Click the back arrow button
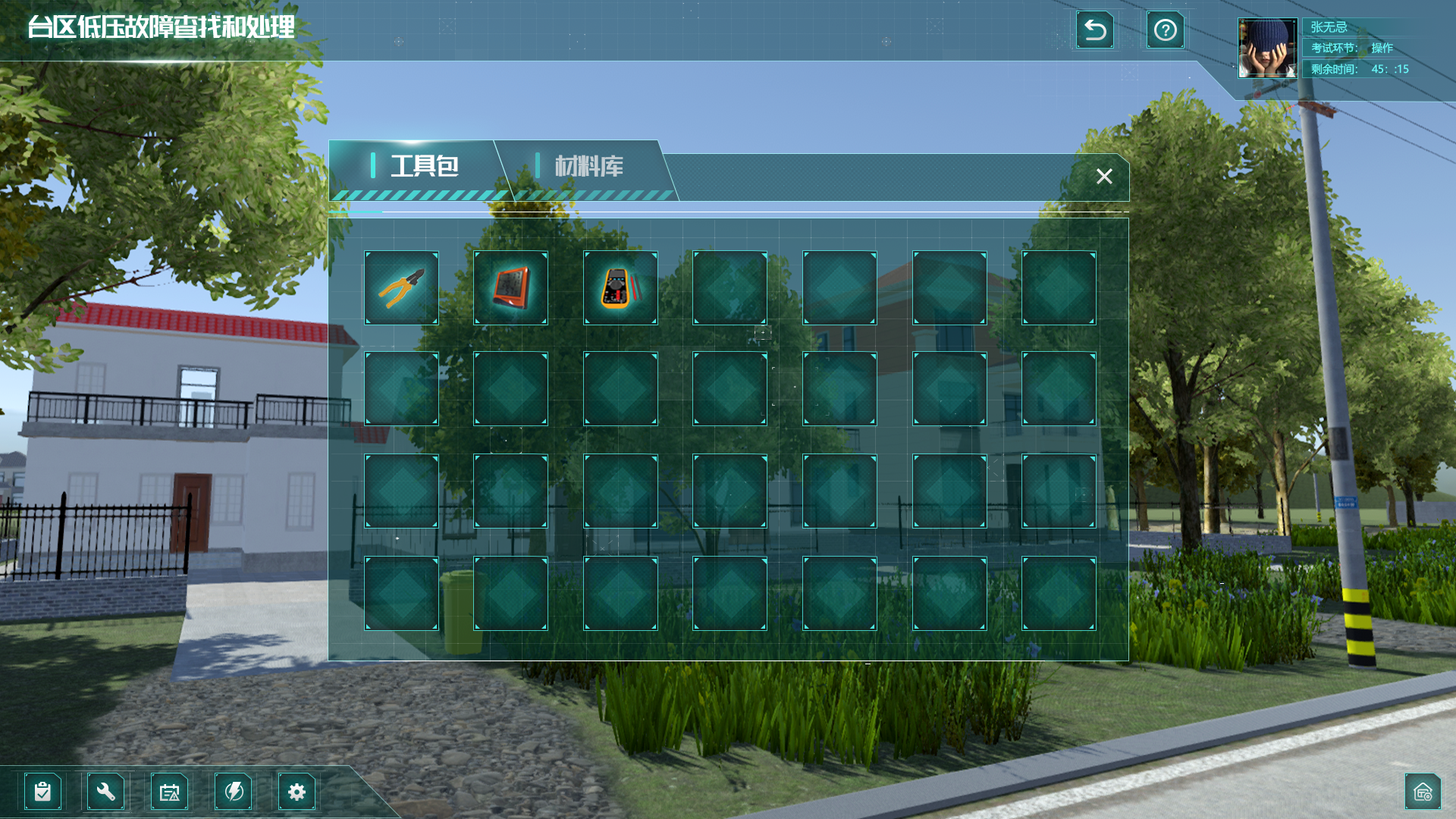This screenshot has height=819, width=1456. click(x=1095, y=30)
